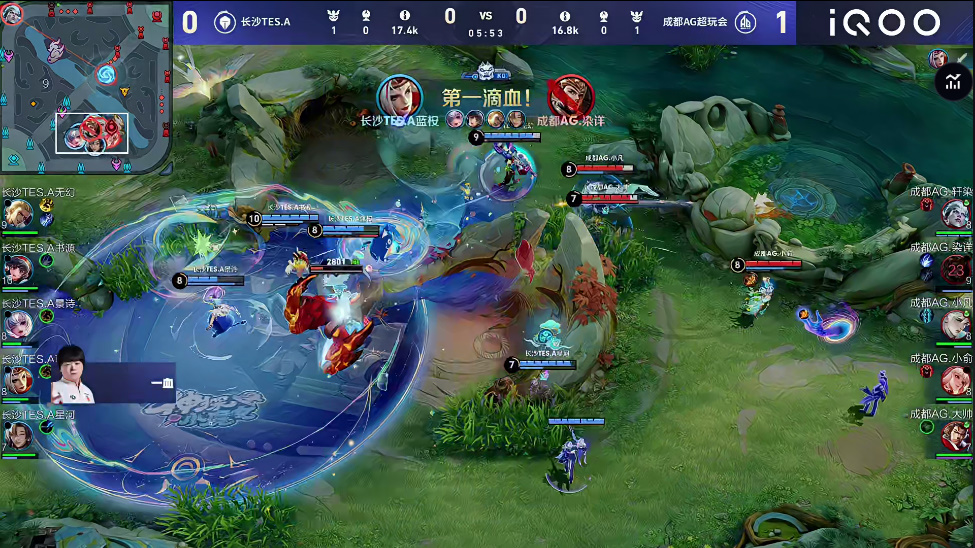Click the 成都AG超玩会 team logo in scoreboard

[745, 22]
